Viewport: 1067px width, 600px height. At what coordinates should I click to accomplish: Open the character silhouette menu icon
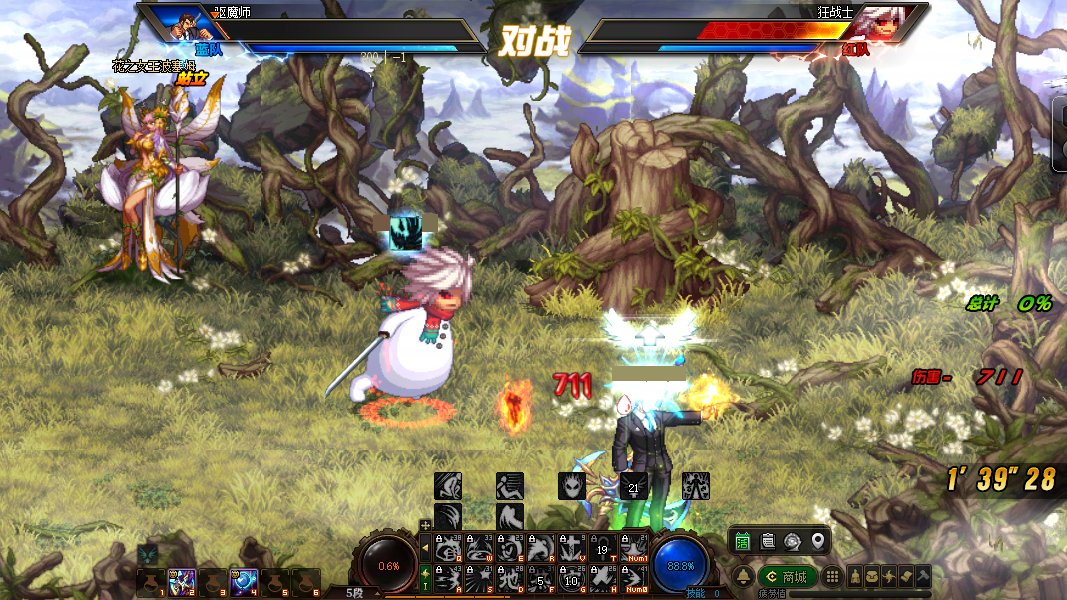coord(856,577)
